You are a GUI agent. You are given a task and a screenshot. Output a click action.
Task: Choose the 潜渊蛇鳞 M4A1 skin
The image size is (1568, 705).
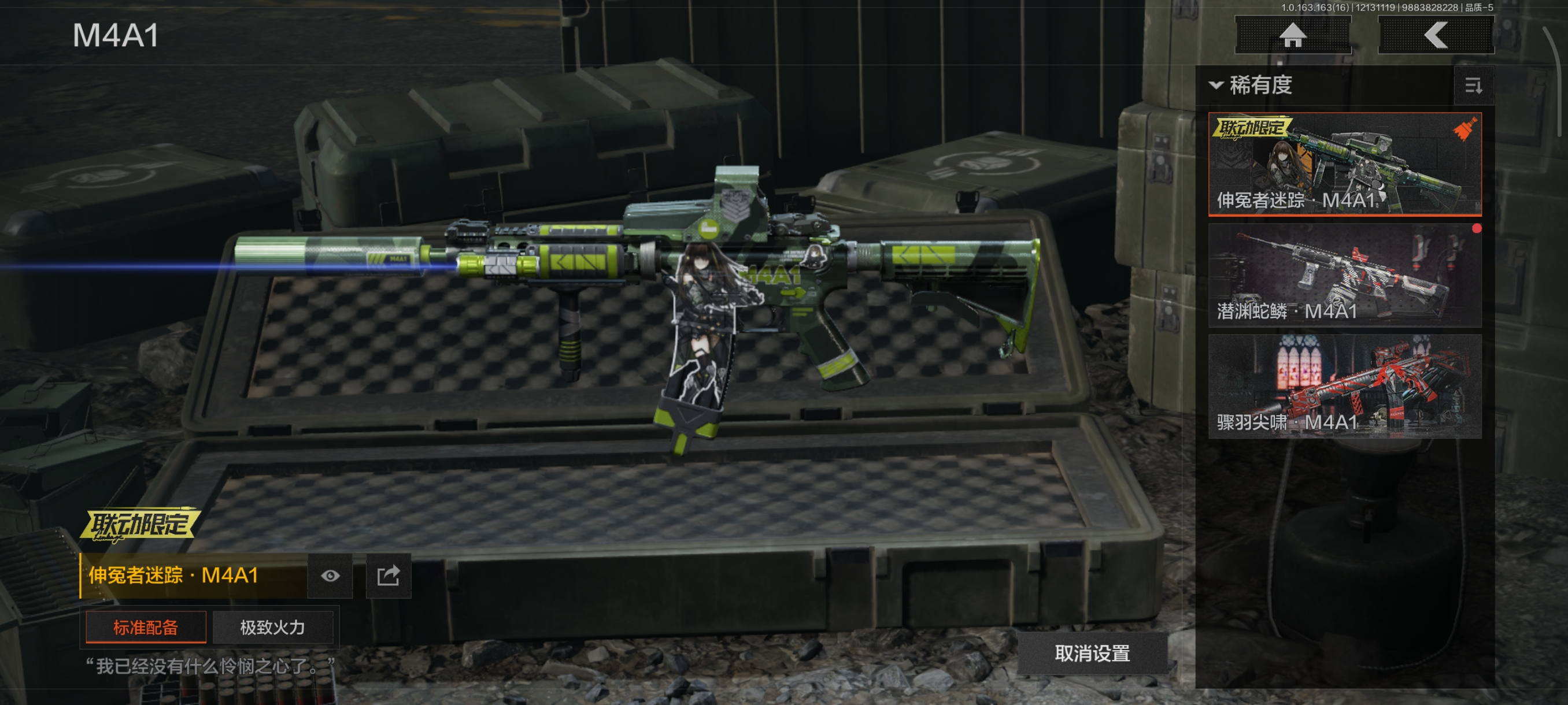point(1344,275)
